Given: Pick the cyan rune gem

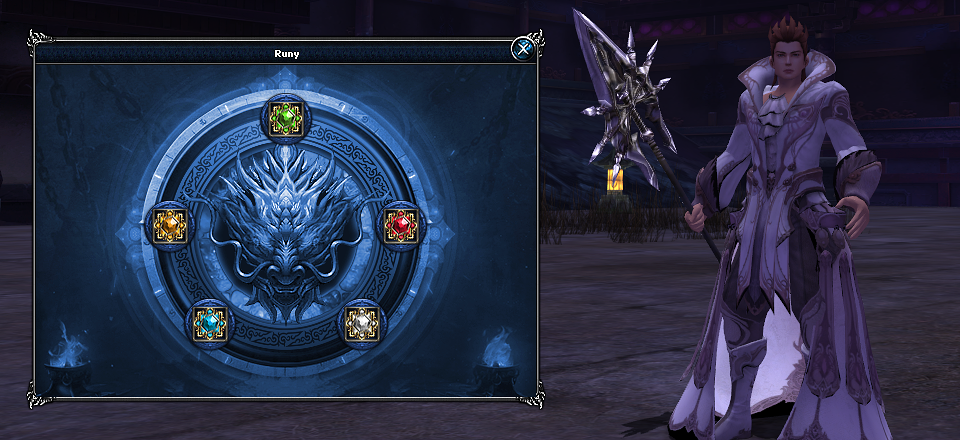Looking at the screenshot, I should pos(210,322).
